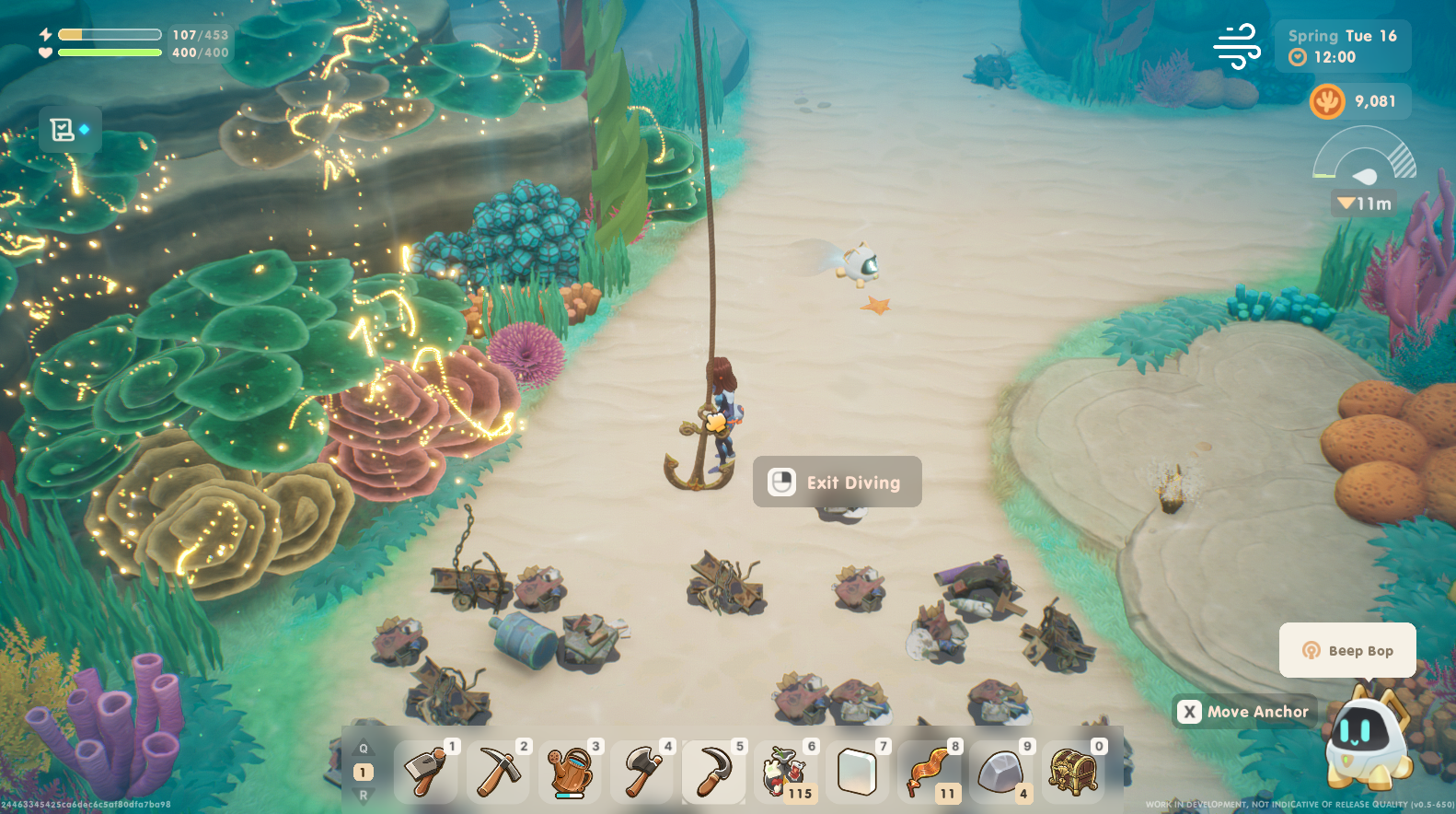
Task: Open the windy weather icon
Action: coord(1237,46)
